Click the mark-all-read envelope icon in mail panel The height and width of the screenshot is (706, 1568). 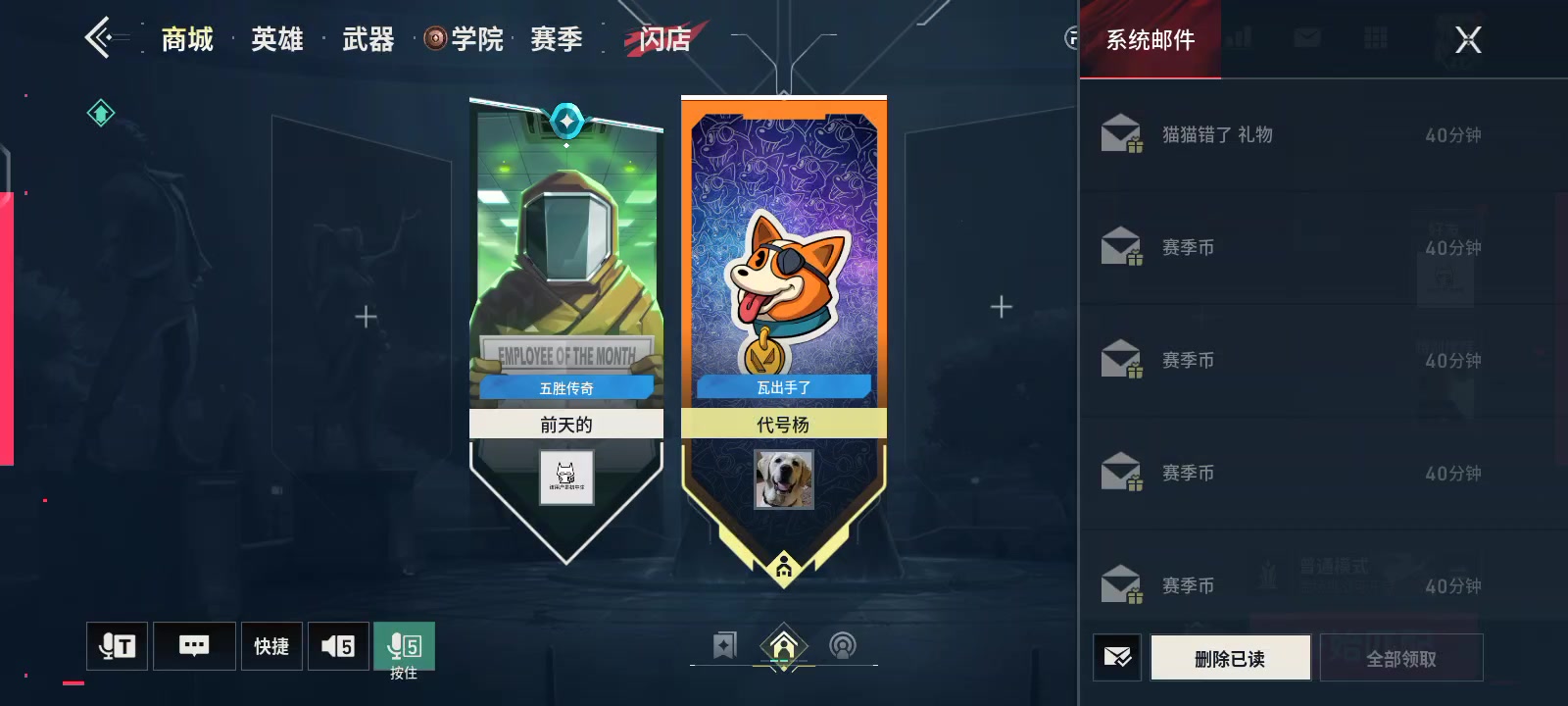[1117, 657]
